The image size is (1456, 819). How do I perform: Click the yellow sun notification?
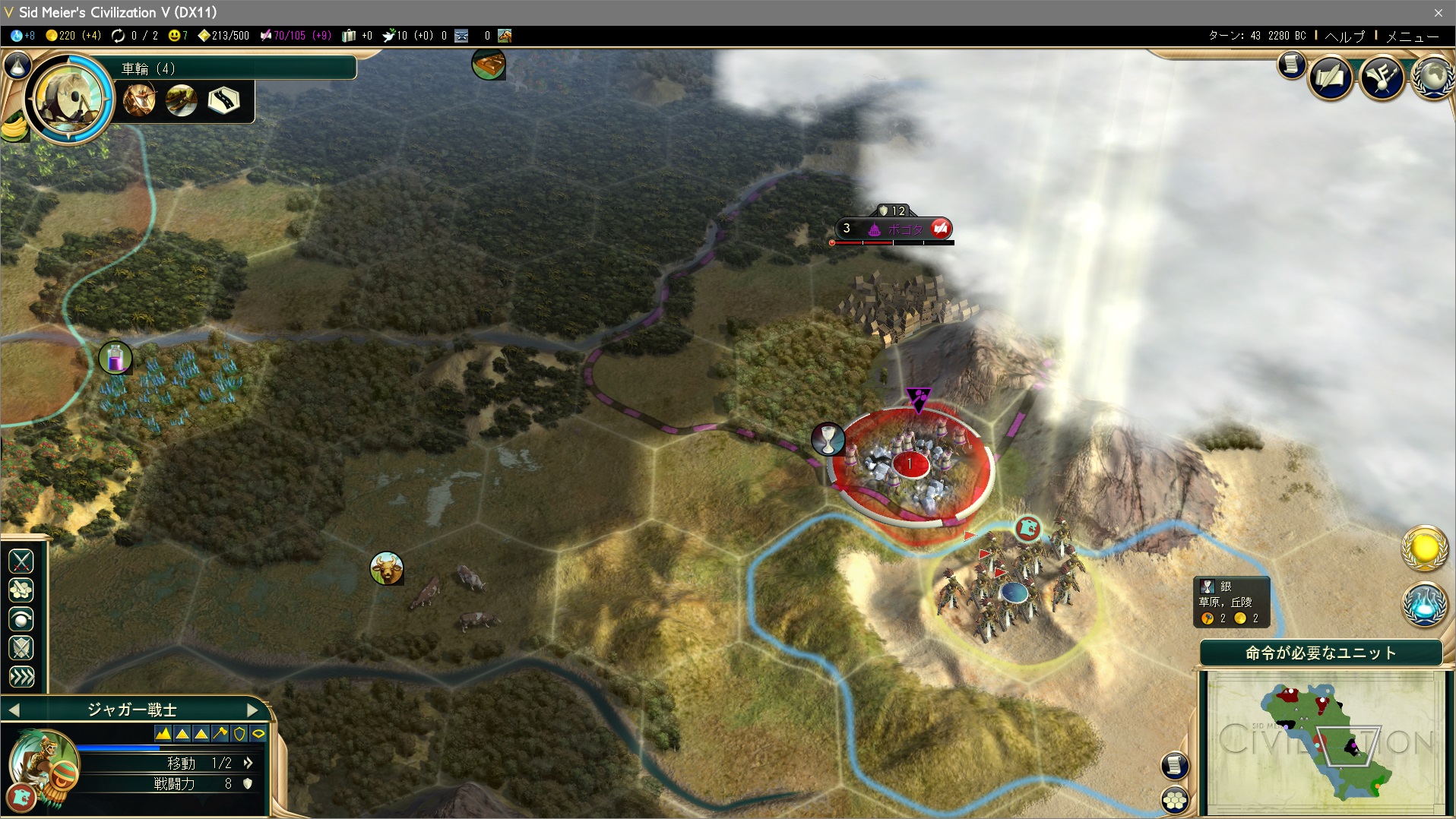tap(1424, 549)
